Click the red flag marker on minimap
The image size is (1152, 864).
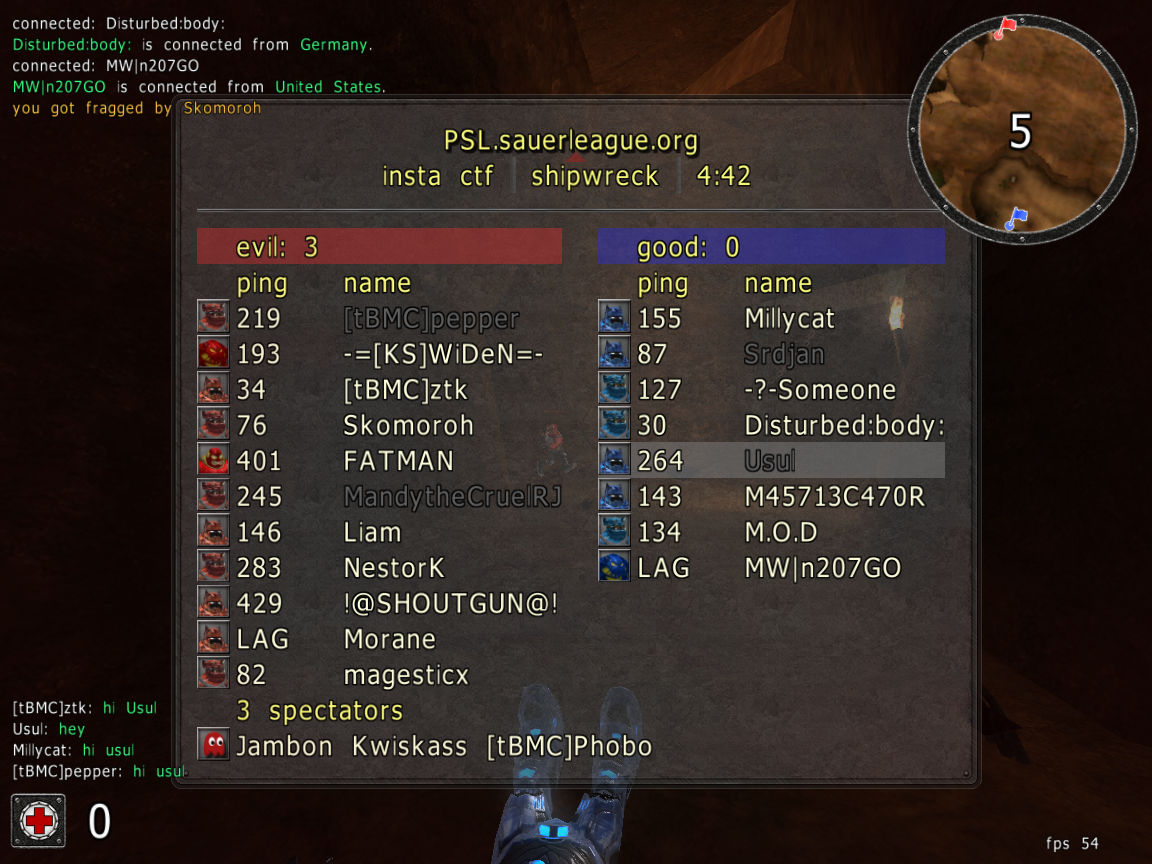point(1004,27)
